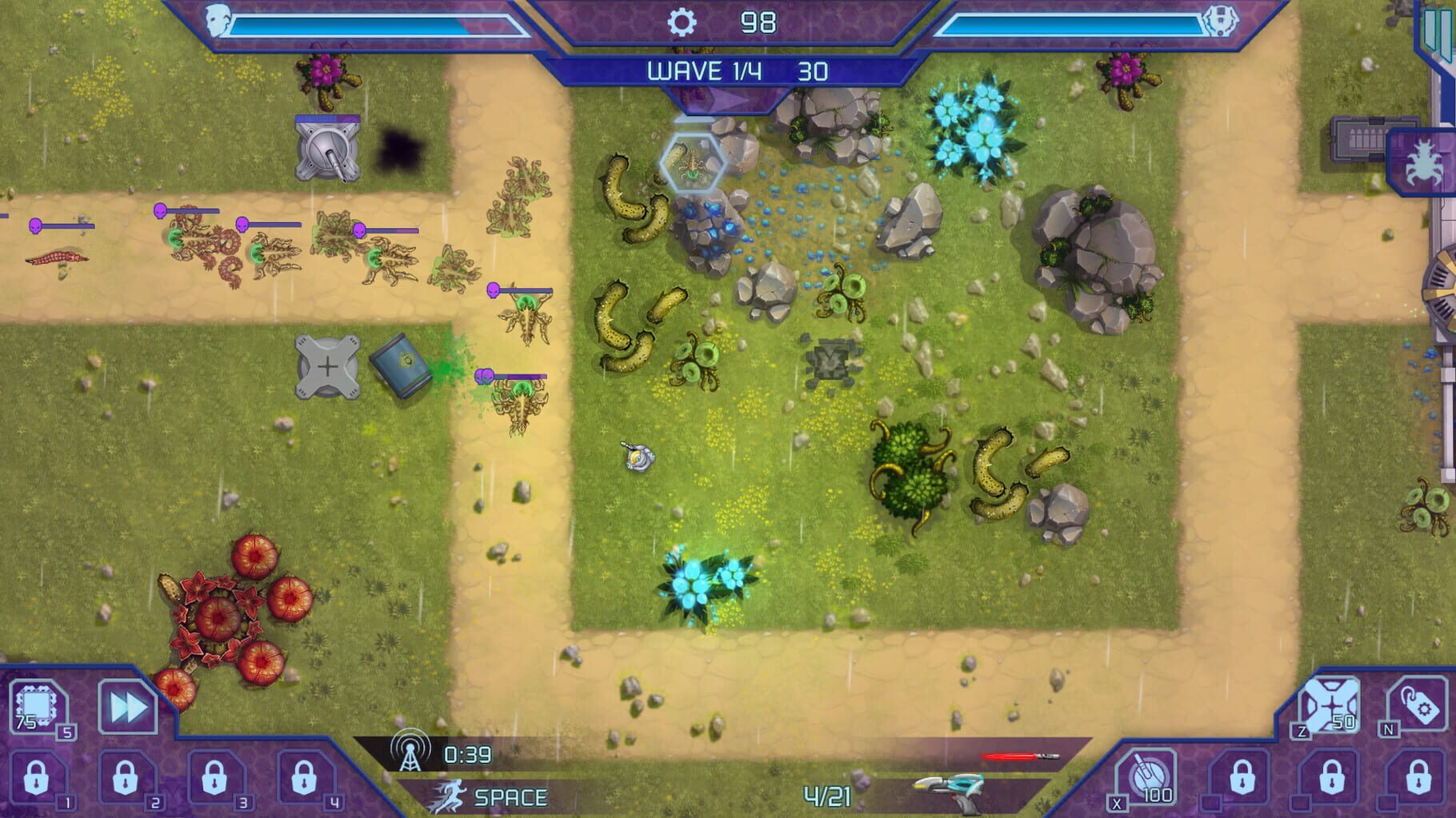This screenshot has height=818, width=1456.
Task: Toggle the beetle enemy info panel
Action: (x=1426, y=160)
